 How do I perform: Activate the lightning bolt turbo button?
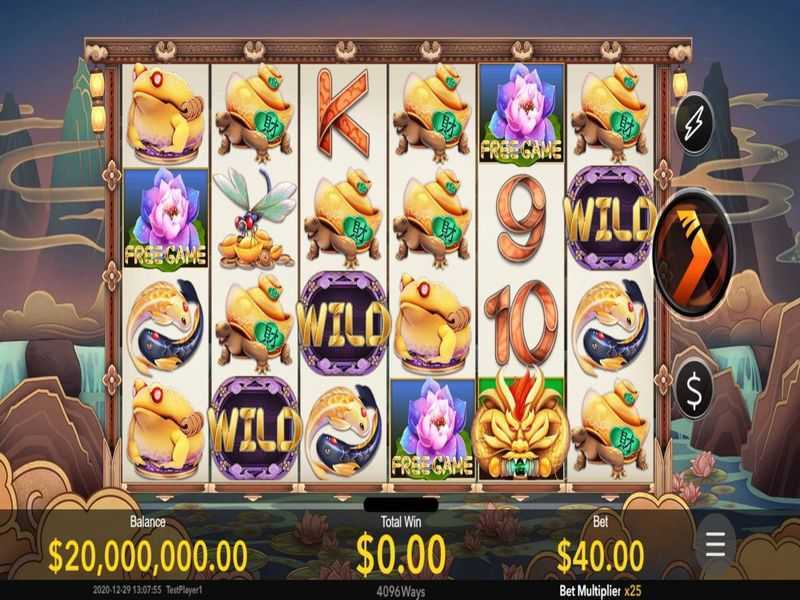pyautogui.click(x=695, y=124)
